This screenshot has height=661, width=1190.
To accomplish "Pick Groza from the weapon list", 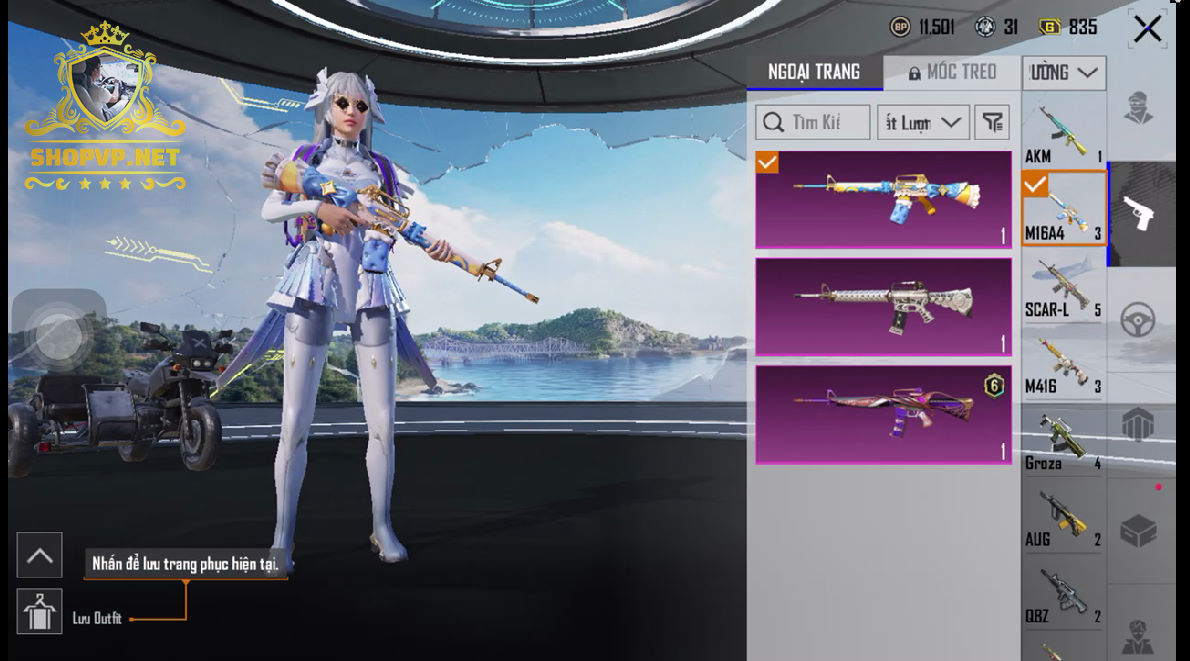I will pos(1063,442).
